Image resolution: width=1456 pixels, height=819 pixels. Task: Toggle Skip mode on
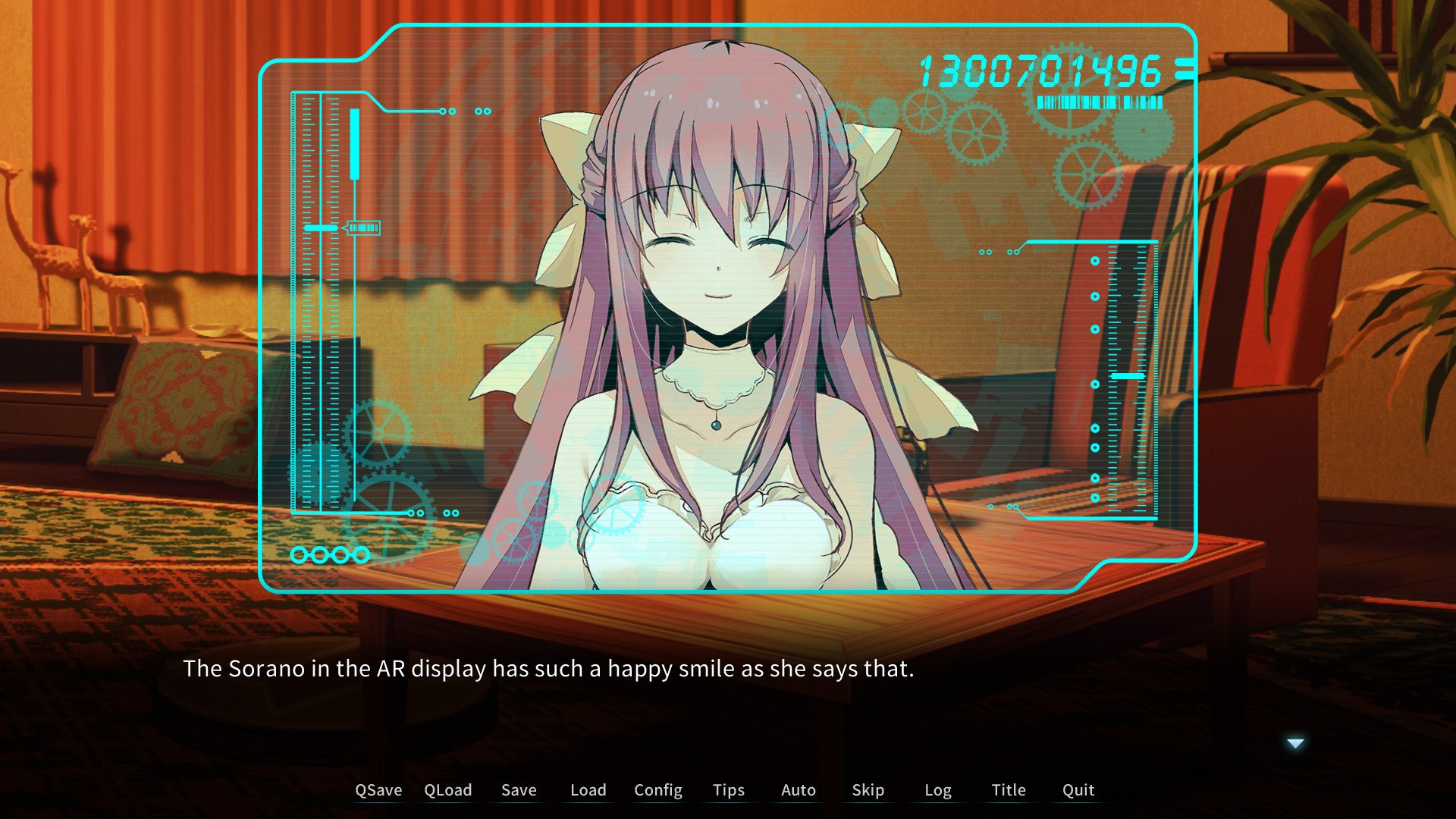click(868, 789)
